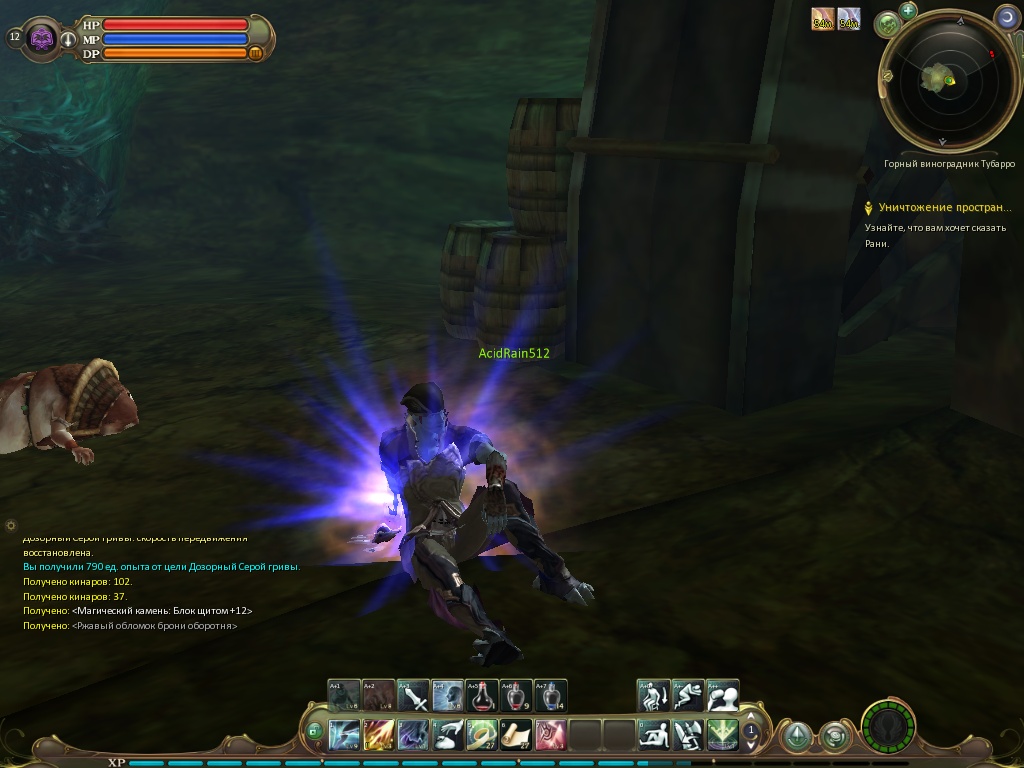Click the crescent moon button by the minimap

[1006, 16]
